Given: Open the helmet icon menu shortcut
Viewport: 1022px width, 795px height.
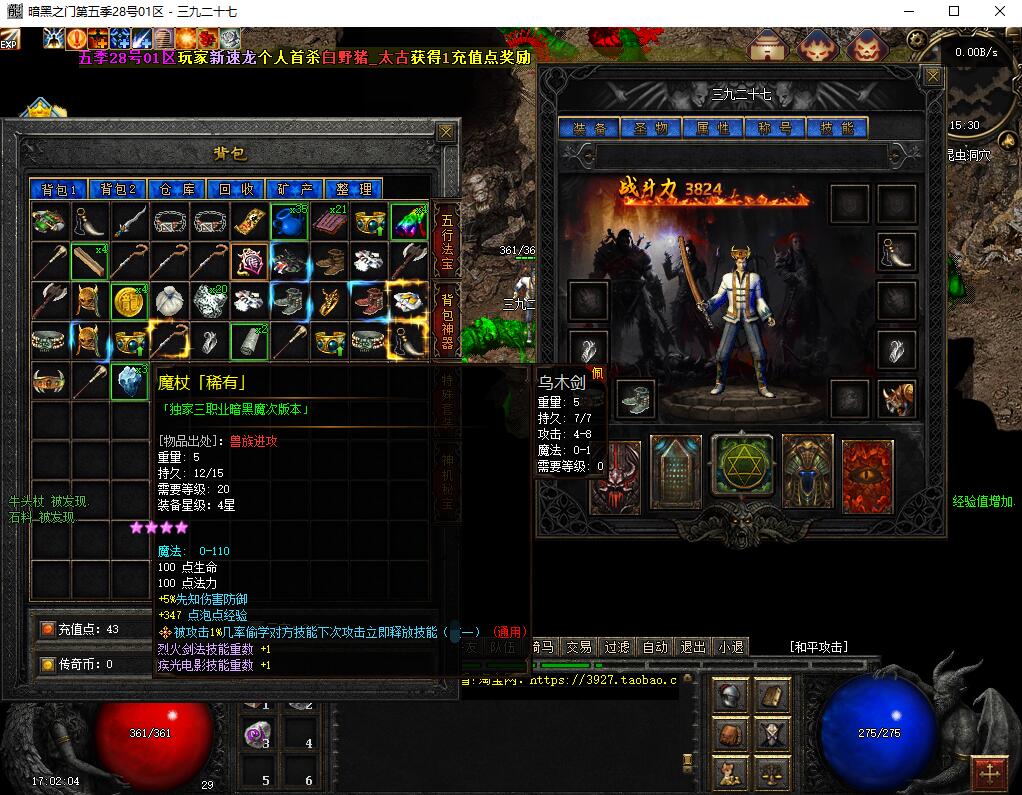Looking at the screenshot, I should 731,695.
